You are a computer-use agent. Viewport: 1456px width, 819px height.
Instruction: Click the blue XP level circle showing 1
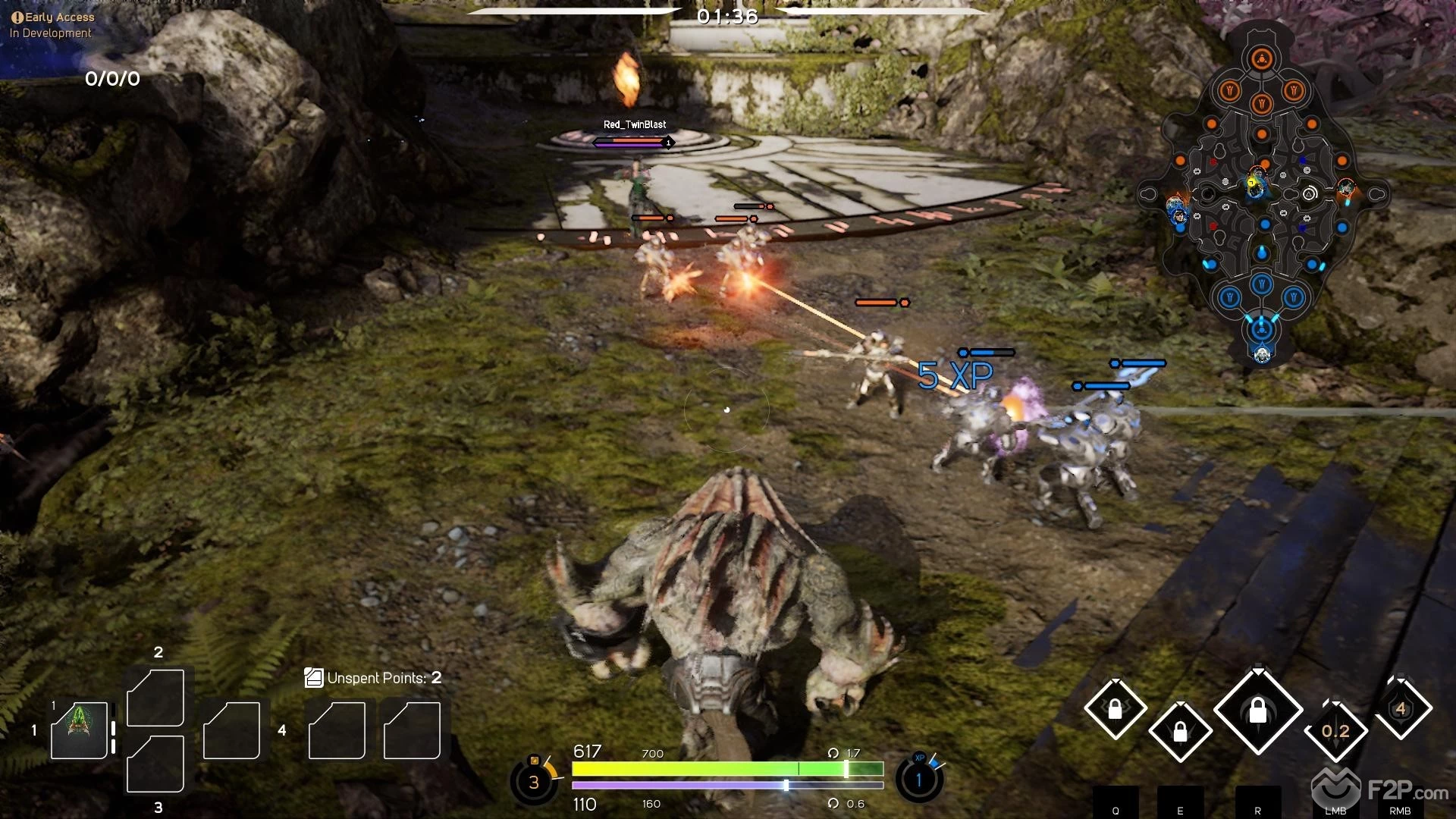(x=919, y=780)
